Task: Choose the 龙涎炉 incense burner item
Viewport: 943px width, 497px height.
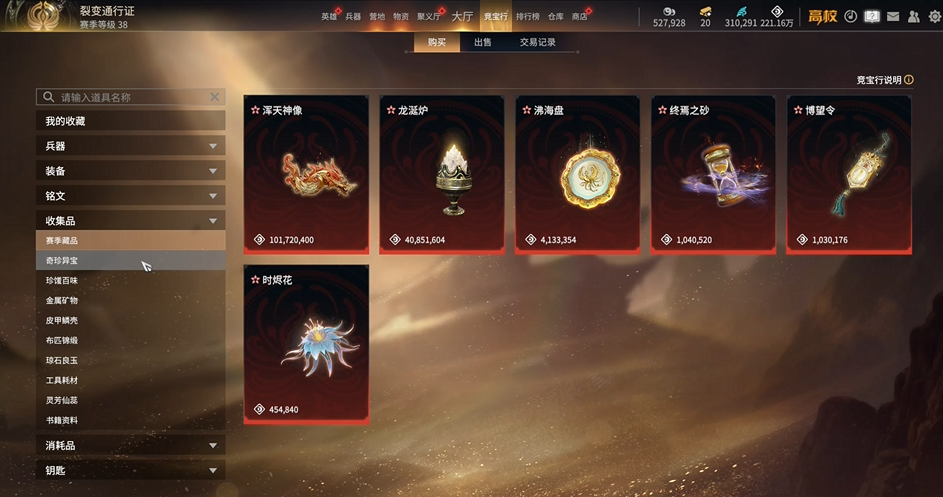Action: click(441, 175)
